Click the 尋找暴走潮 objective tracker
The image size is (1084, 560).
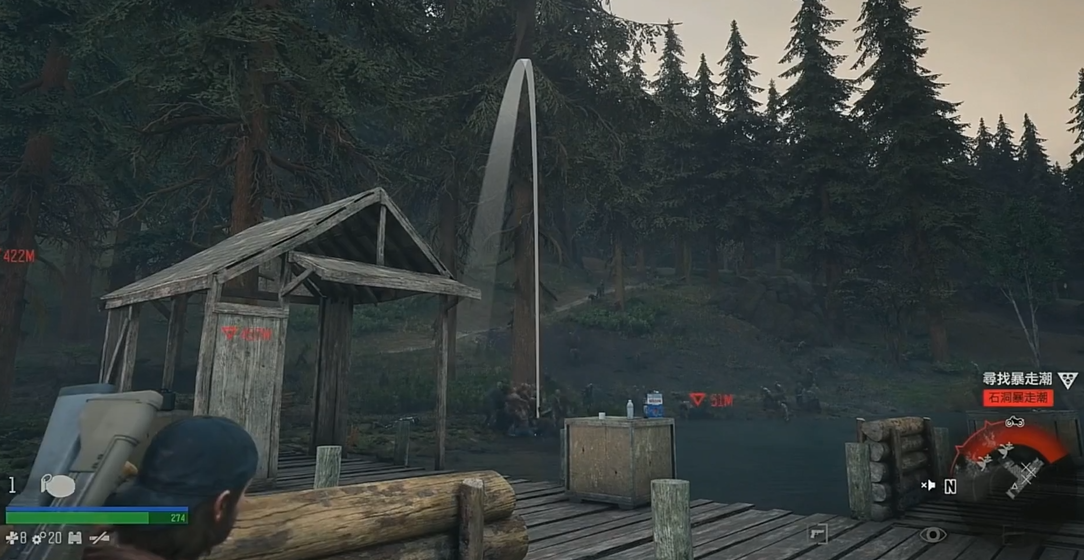click(1018, 380)
